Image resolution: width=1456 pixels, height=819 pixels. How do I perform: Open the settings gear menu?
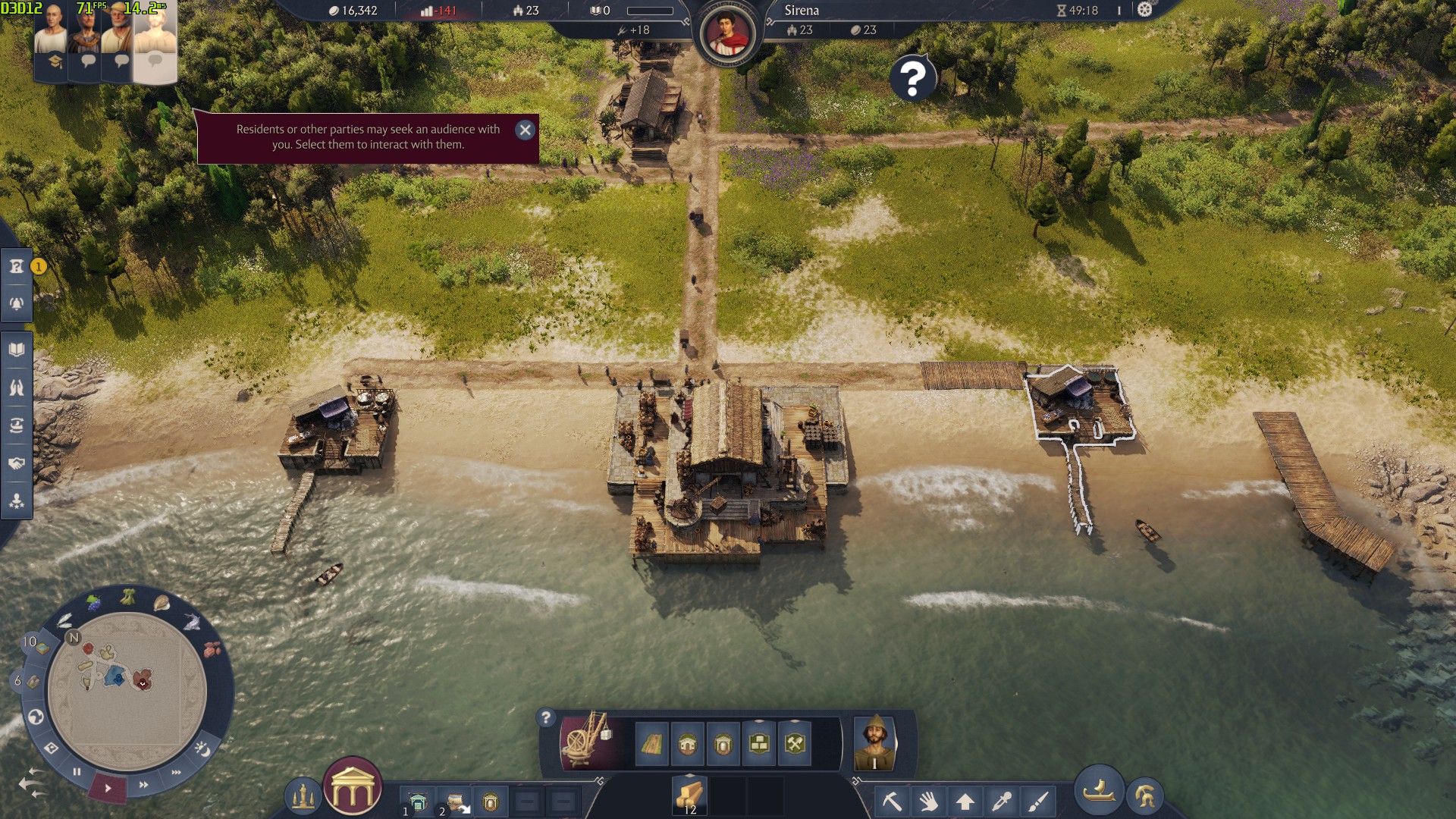click(x=1144, y=10)
